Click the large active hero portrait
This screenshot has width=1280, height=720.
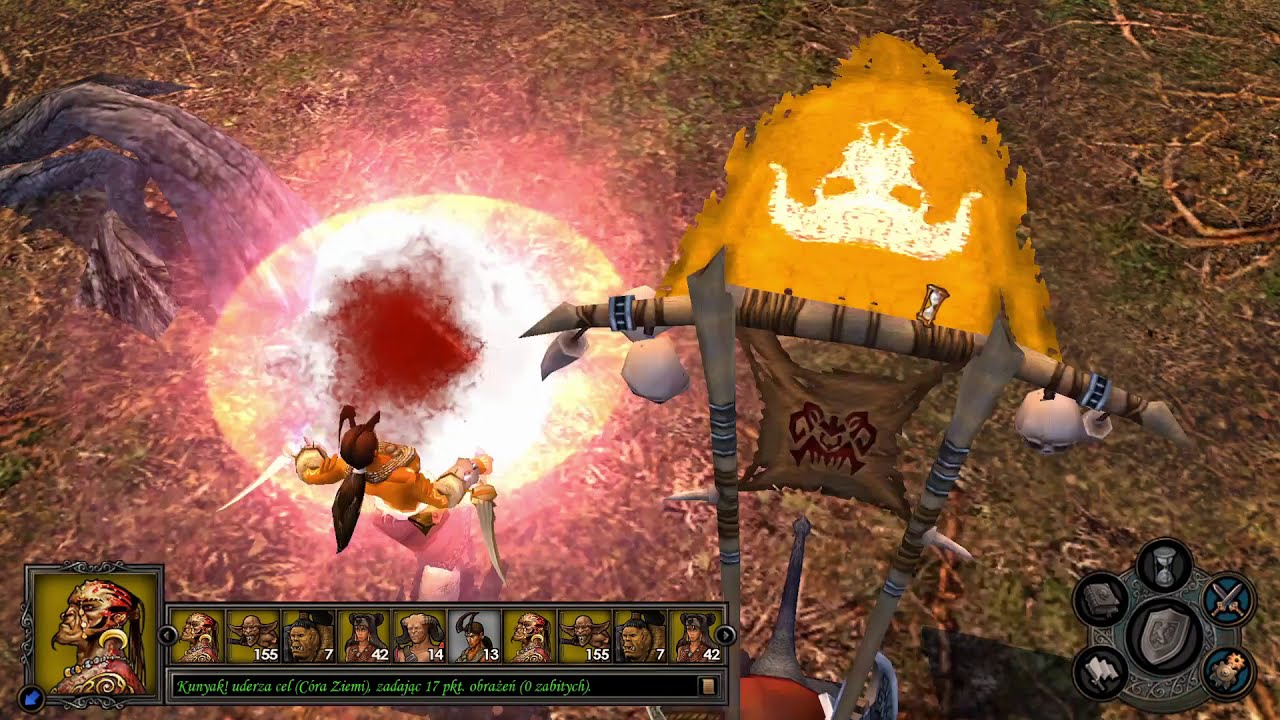click(94, 631)
